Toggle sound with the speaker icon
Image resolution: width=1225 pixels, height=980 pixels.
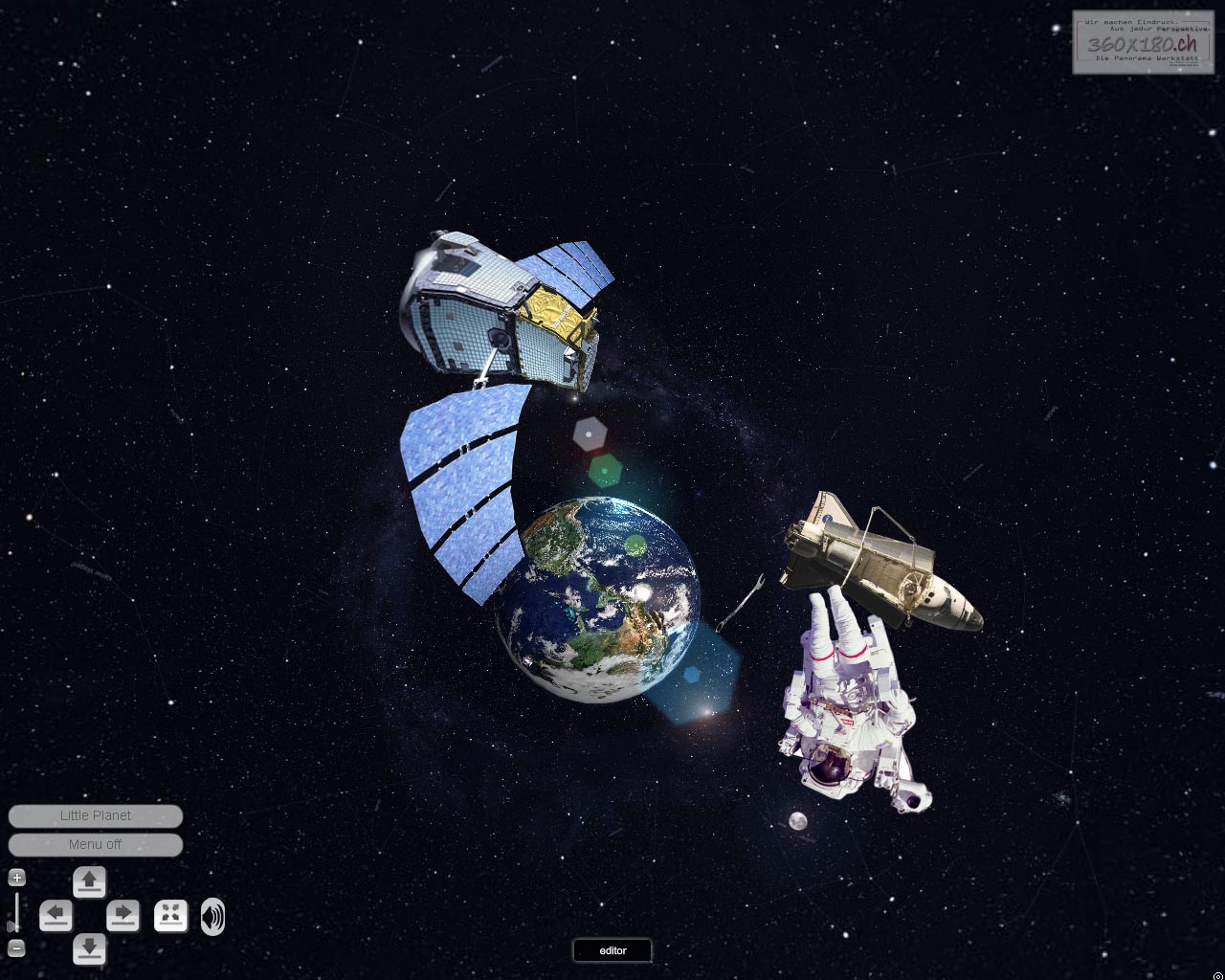click(x=212, y=916)
